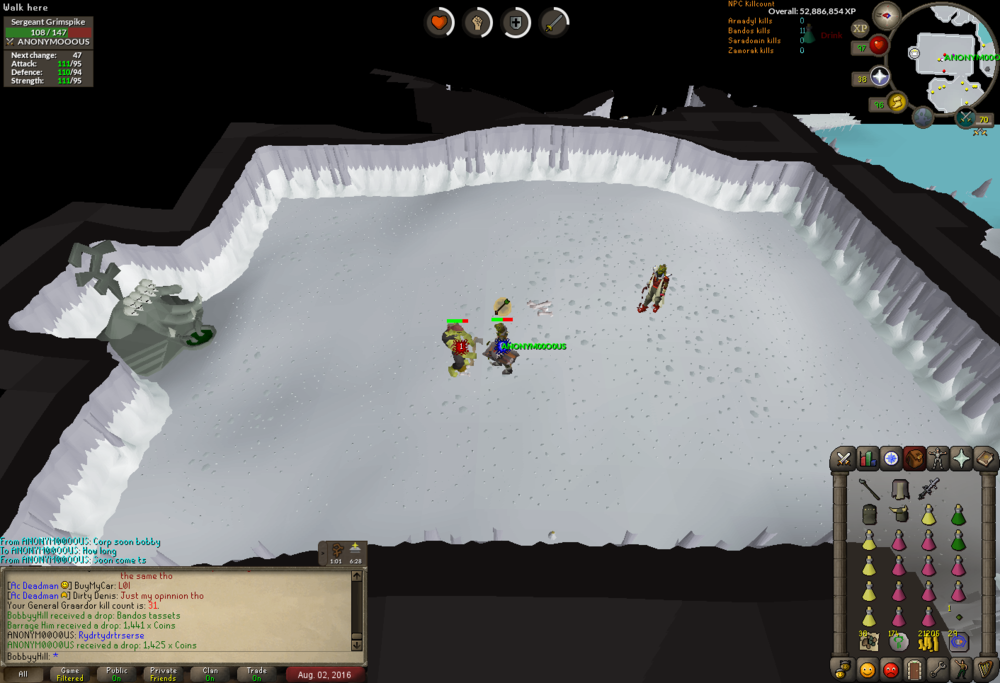Screen dimensions: 1000x683
Task: Use the special attack crossed-swords orb
Action: (966, 117)
